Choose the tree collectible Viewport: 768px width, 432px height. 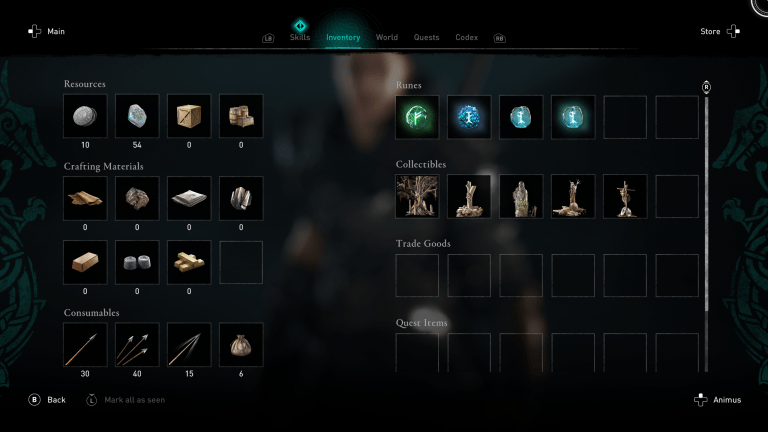pos(417,196)
